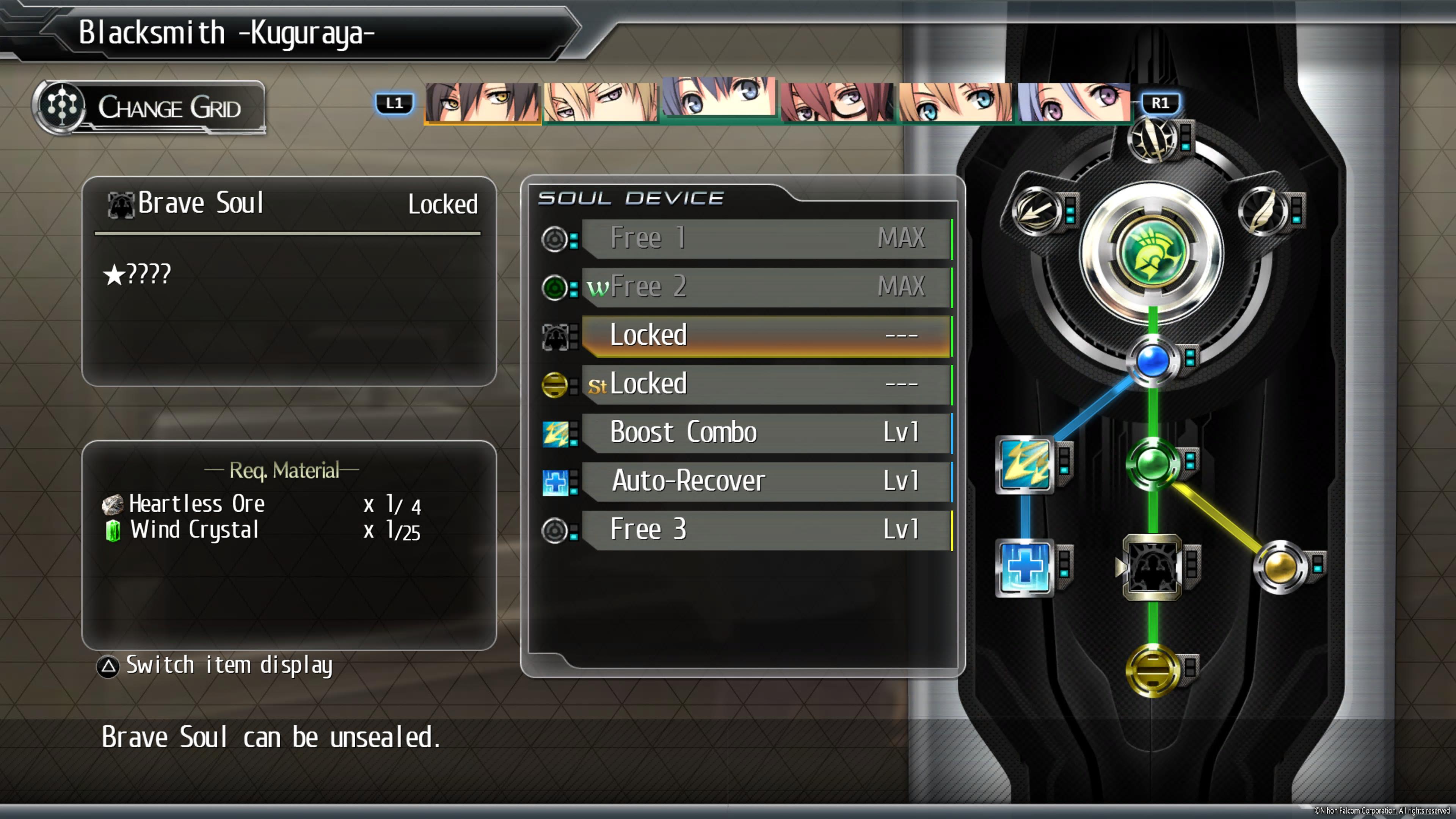Pick the St Locked row in list
The height and width of the screenshot is (819, 1456).
[x=766, y=384]
